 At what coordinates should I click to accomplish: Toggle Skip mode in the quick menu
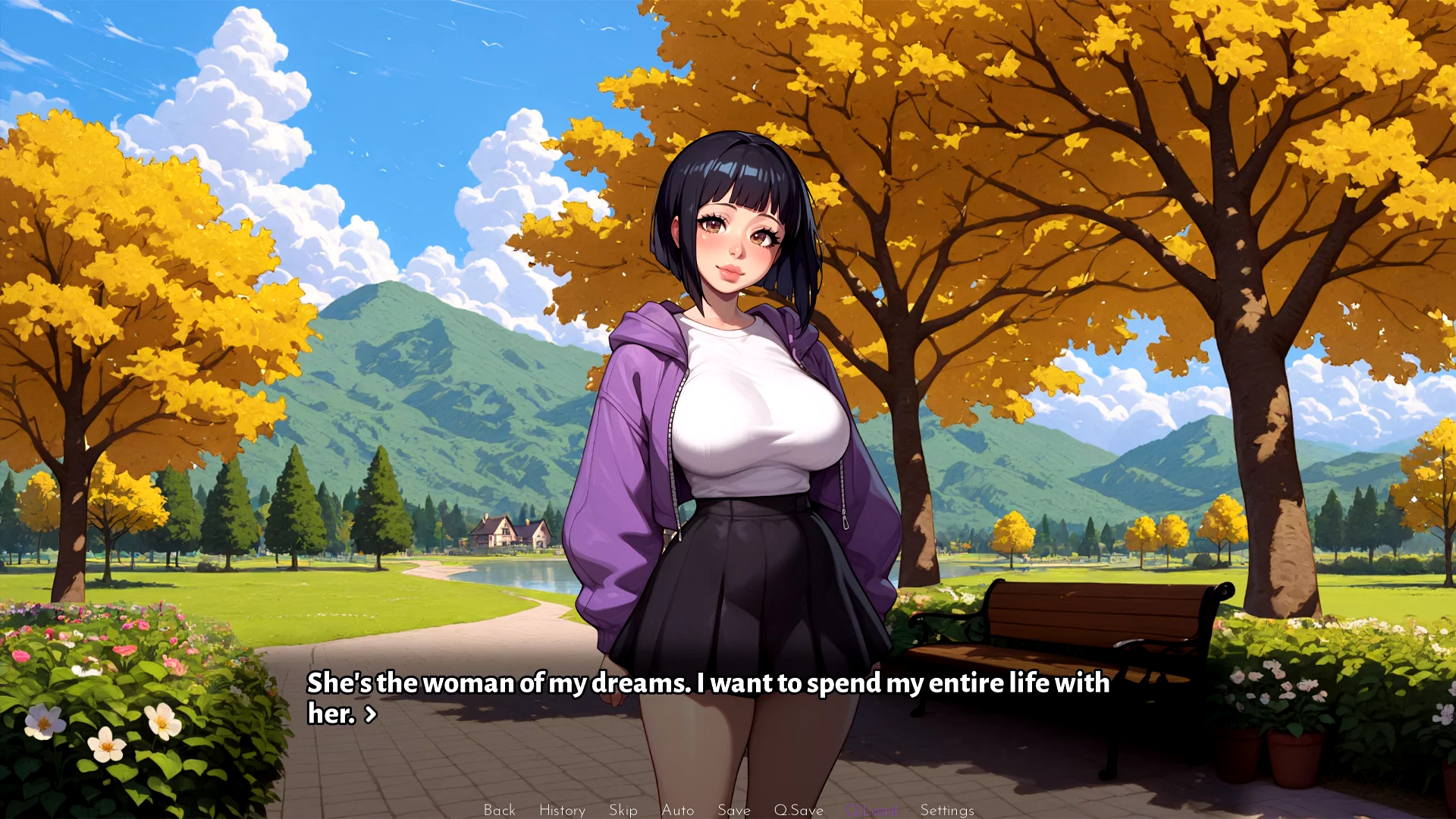point(623,810)
